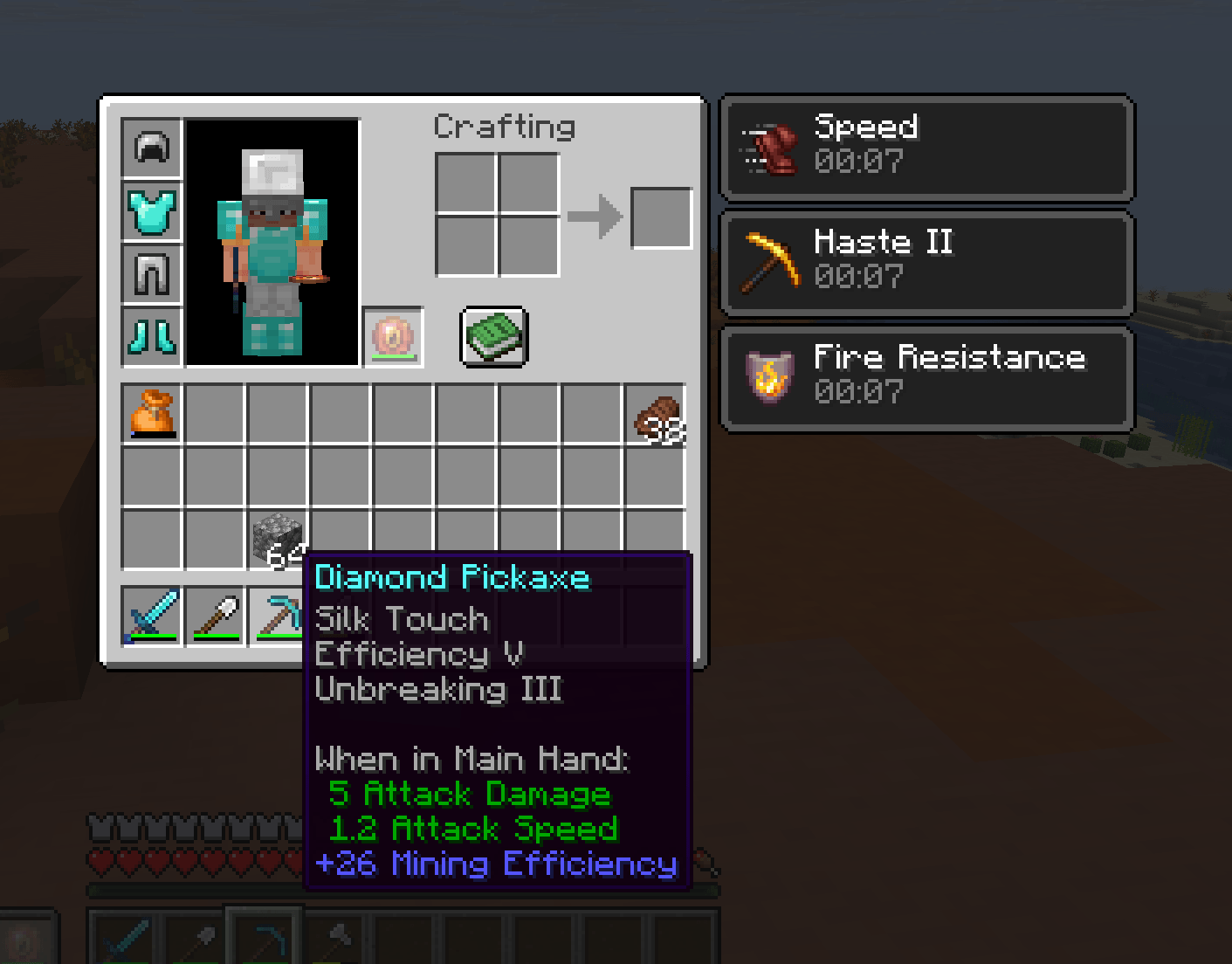Pick up the stack of 64 cobblestone
The image size is (1232, 964).
point(279,534)
